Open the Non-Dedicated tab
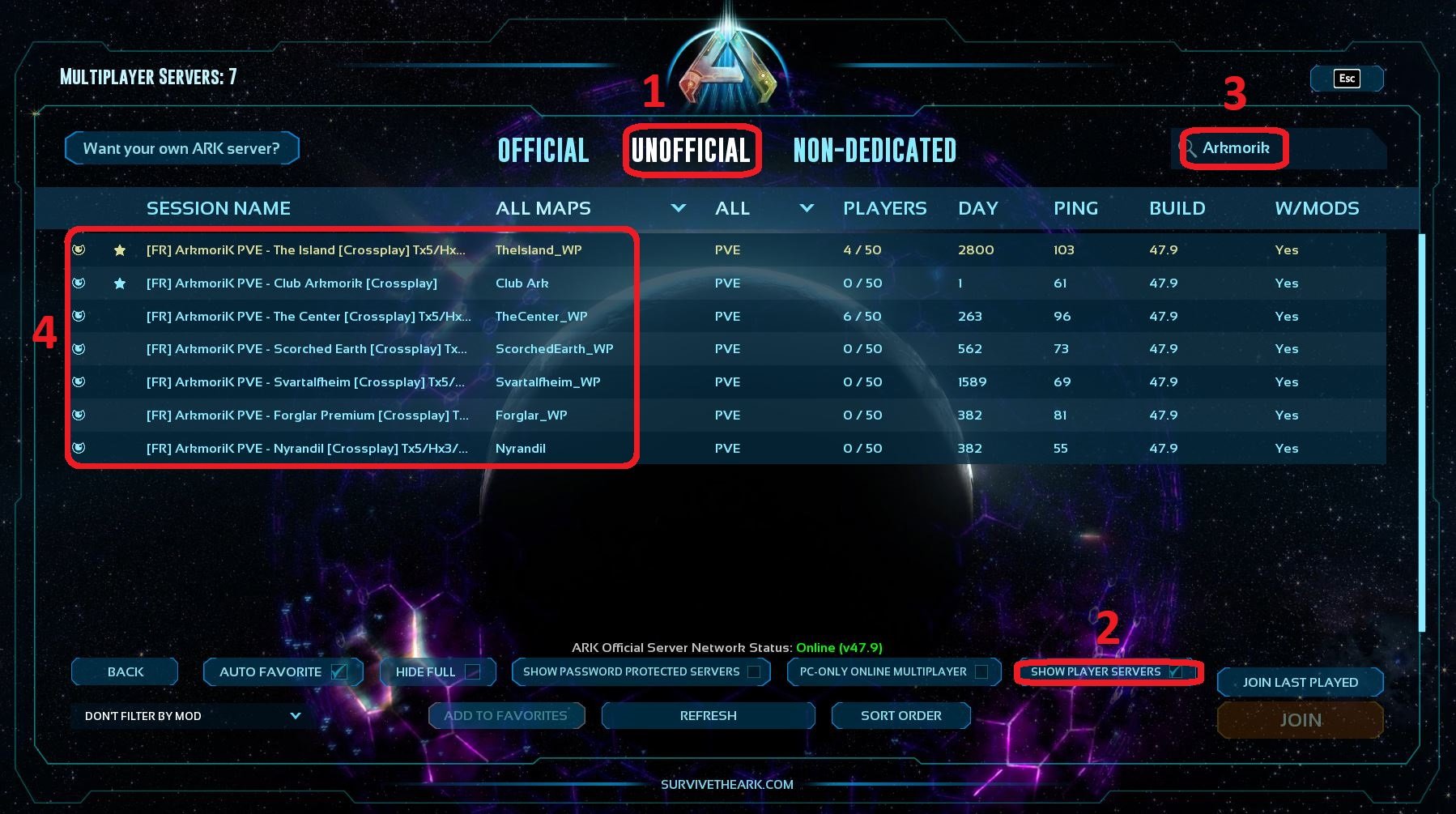 (873, 150)
